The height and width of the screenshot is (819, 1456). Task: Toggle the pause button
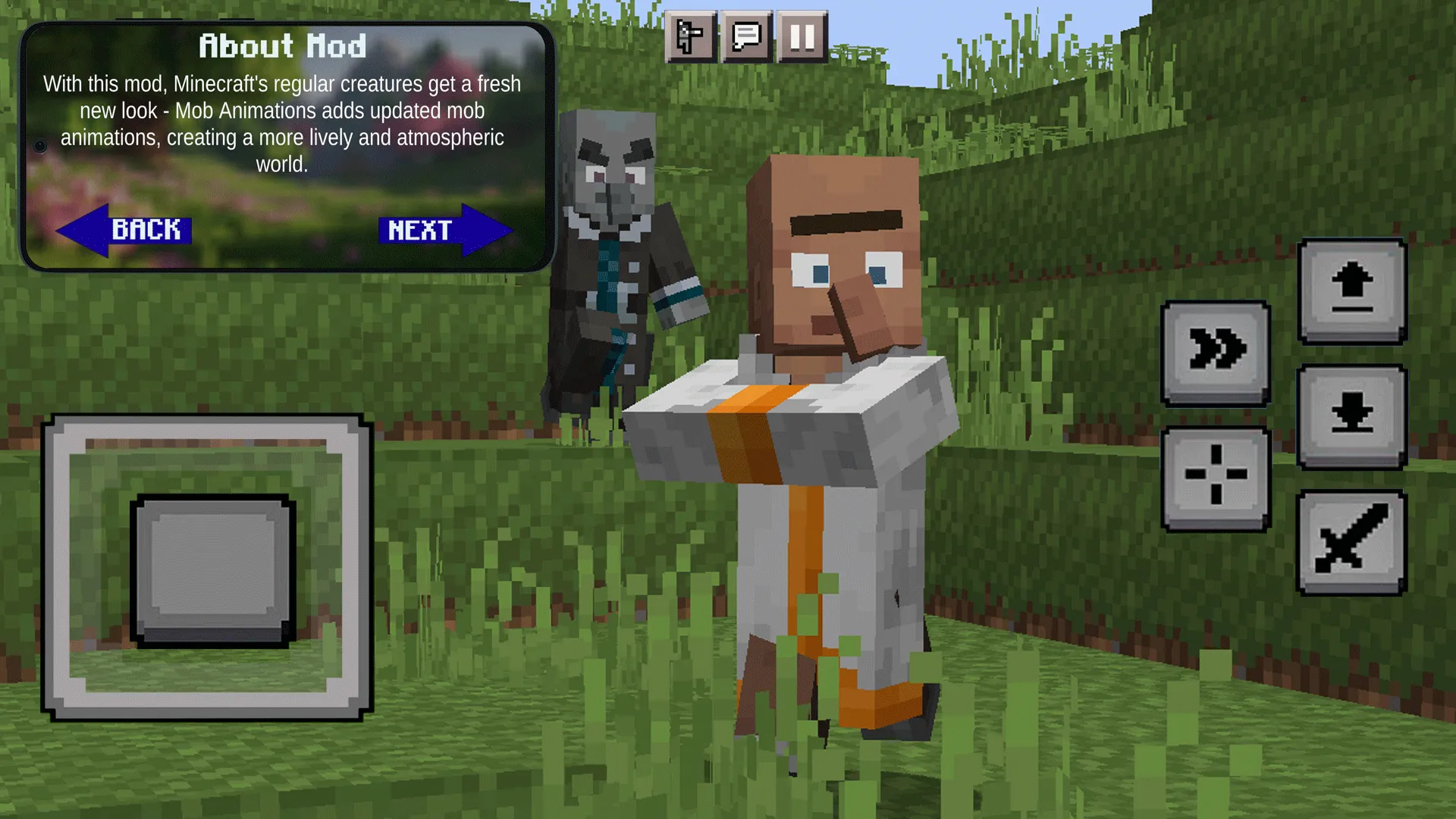pos(802,36)
